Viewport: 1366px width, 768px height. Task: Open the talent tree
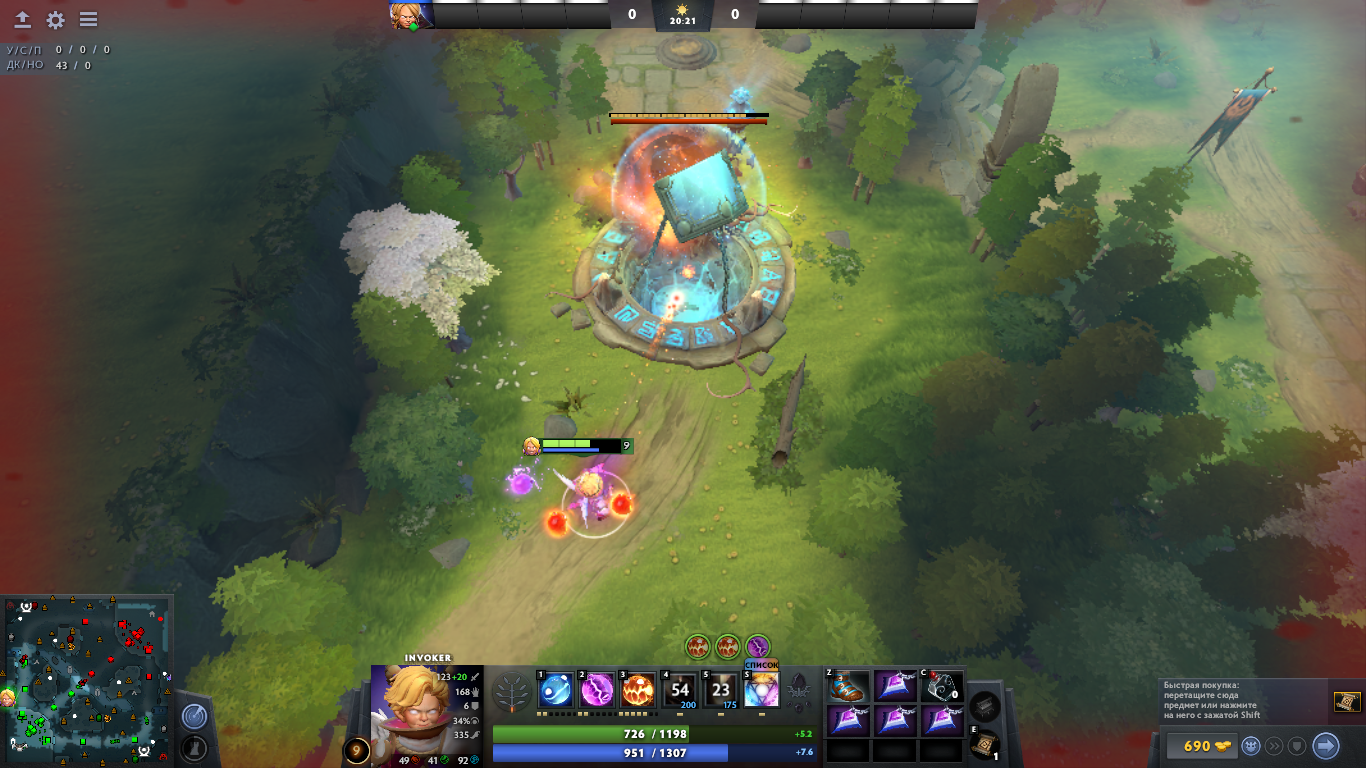(513, 690)
